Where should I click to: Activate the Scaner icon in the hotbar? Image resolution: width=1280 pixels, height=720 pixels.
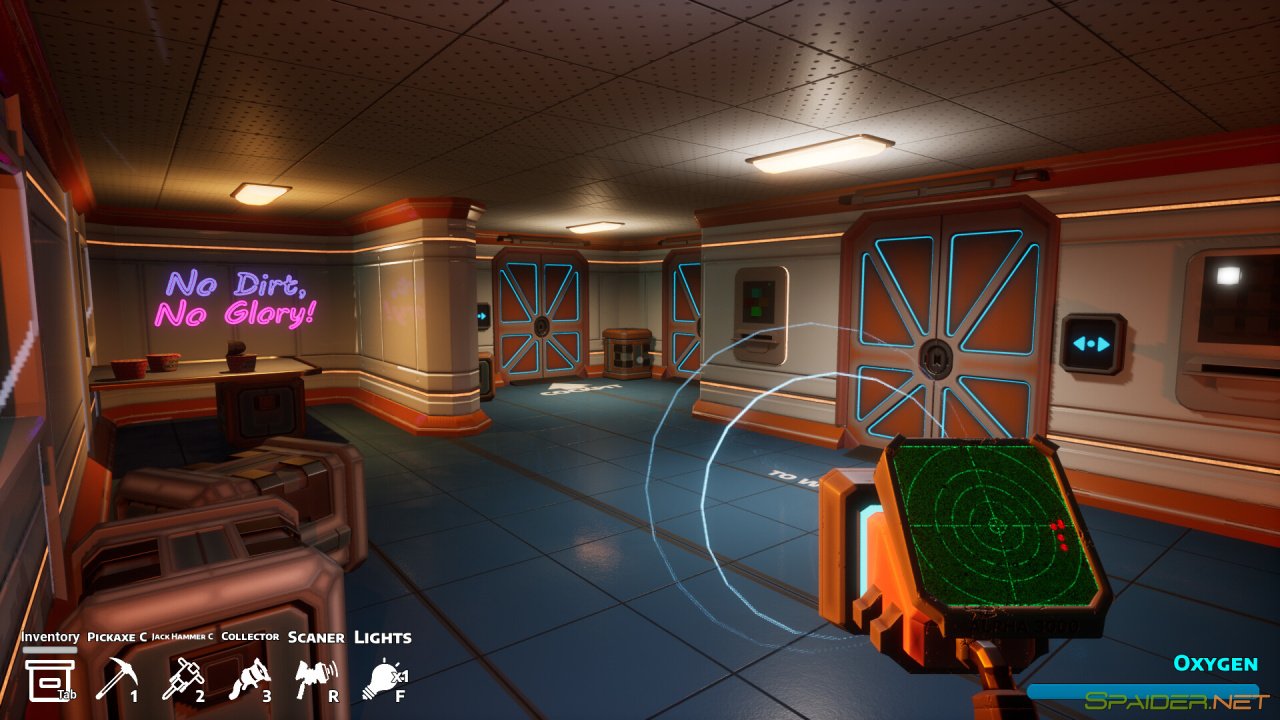[313, 672]
